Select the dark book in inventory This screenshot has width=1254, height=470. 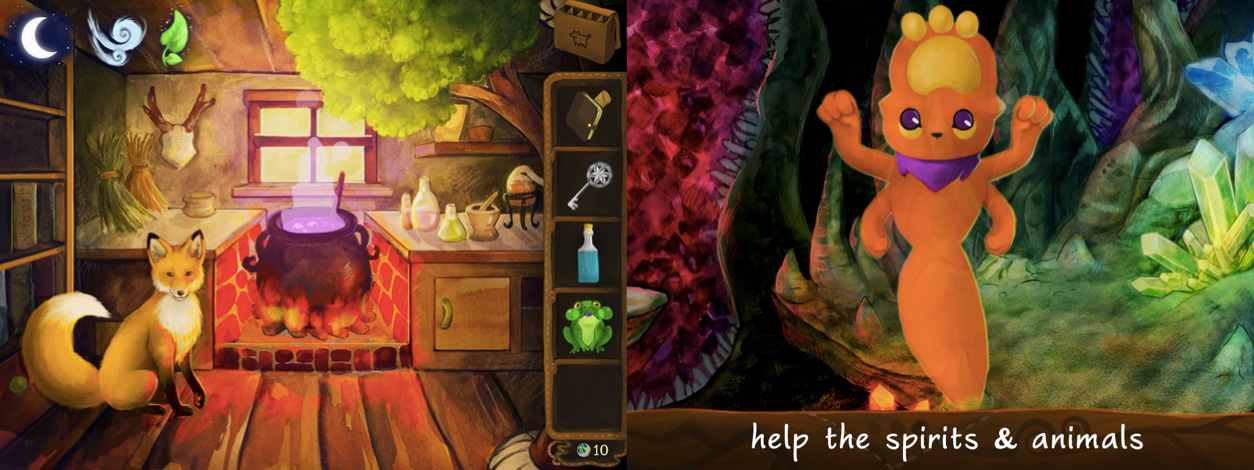[585, 114]
